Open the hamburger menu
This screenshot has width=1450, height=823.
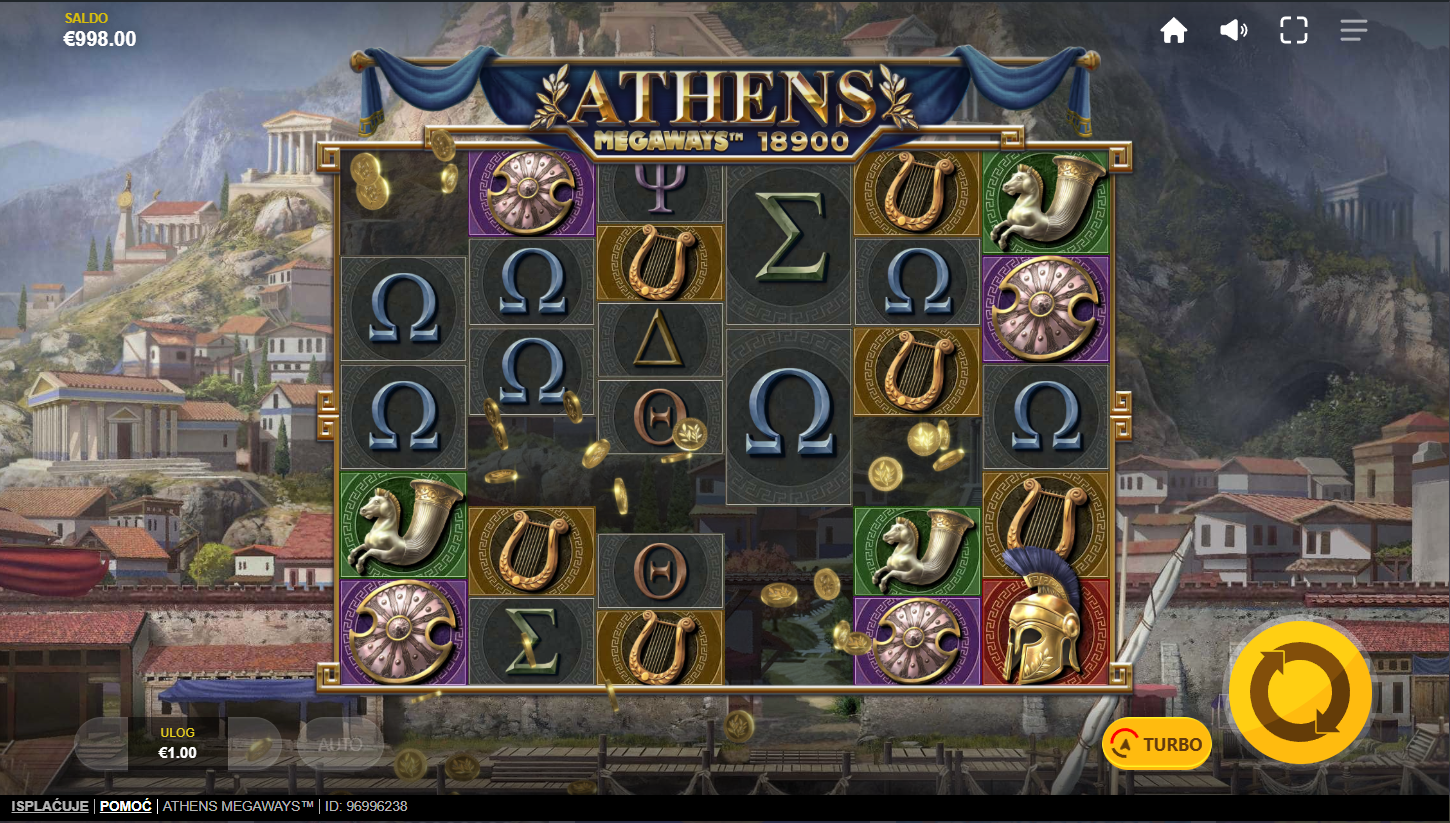pyautogui.click(x=1354, y=31)
